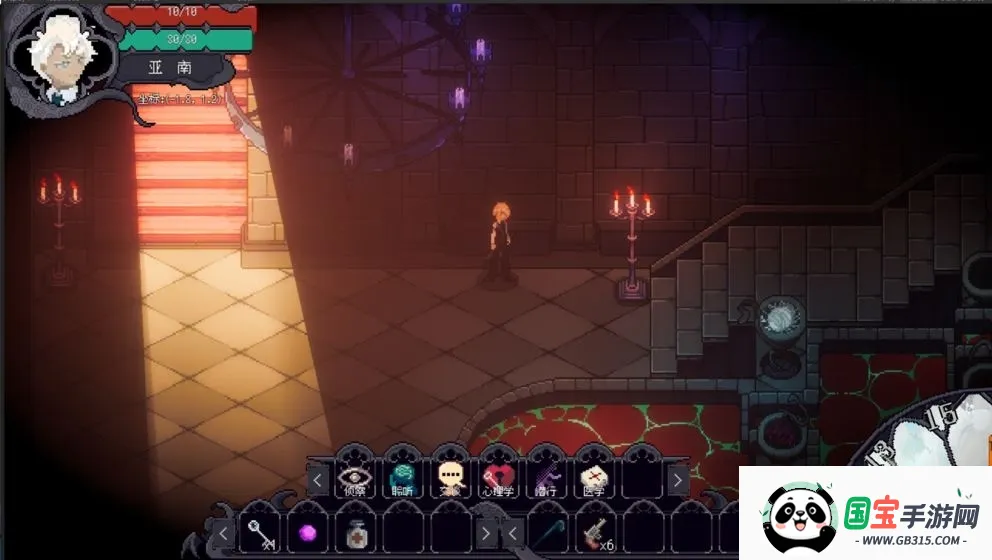Click the skill bar right arrow
Image resolution: width=992 pixels, height=560 pixels.
(678, 481)
